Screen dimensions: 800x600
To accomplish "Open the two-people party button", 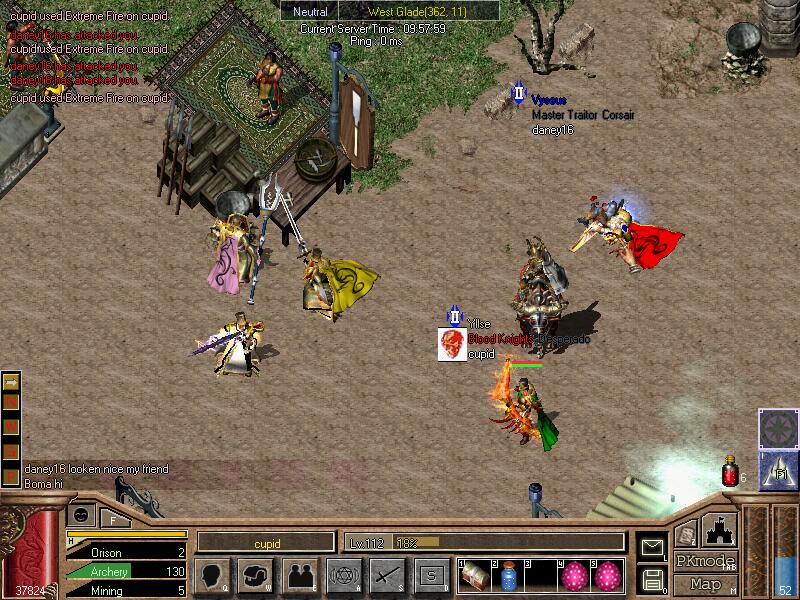I will pyautogui.click(x=300, y=575).
